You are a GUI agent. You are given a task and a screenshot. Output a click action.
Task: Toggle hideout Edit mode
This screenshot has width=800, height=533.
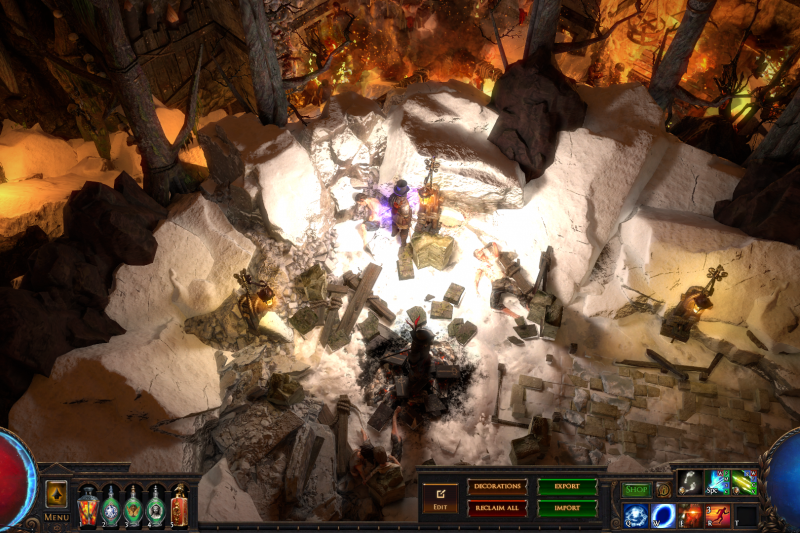(439, 497)
